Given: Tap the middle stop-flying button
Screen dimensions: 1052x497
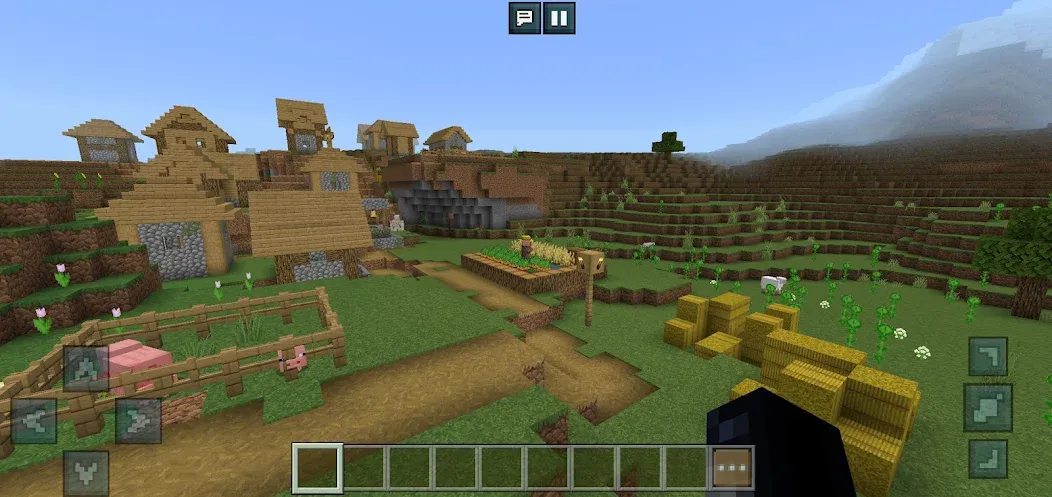Looking at the screenshot, I should pos(988,407).
